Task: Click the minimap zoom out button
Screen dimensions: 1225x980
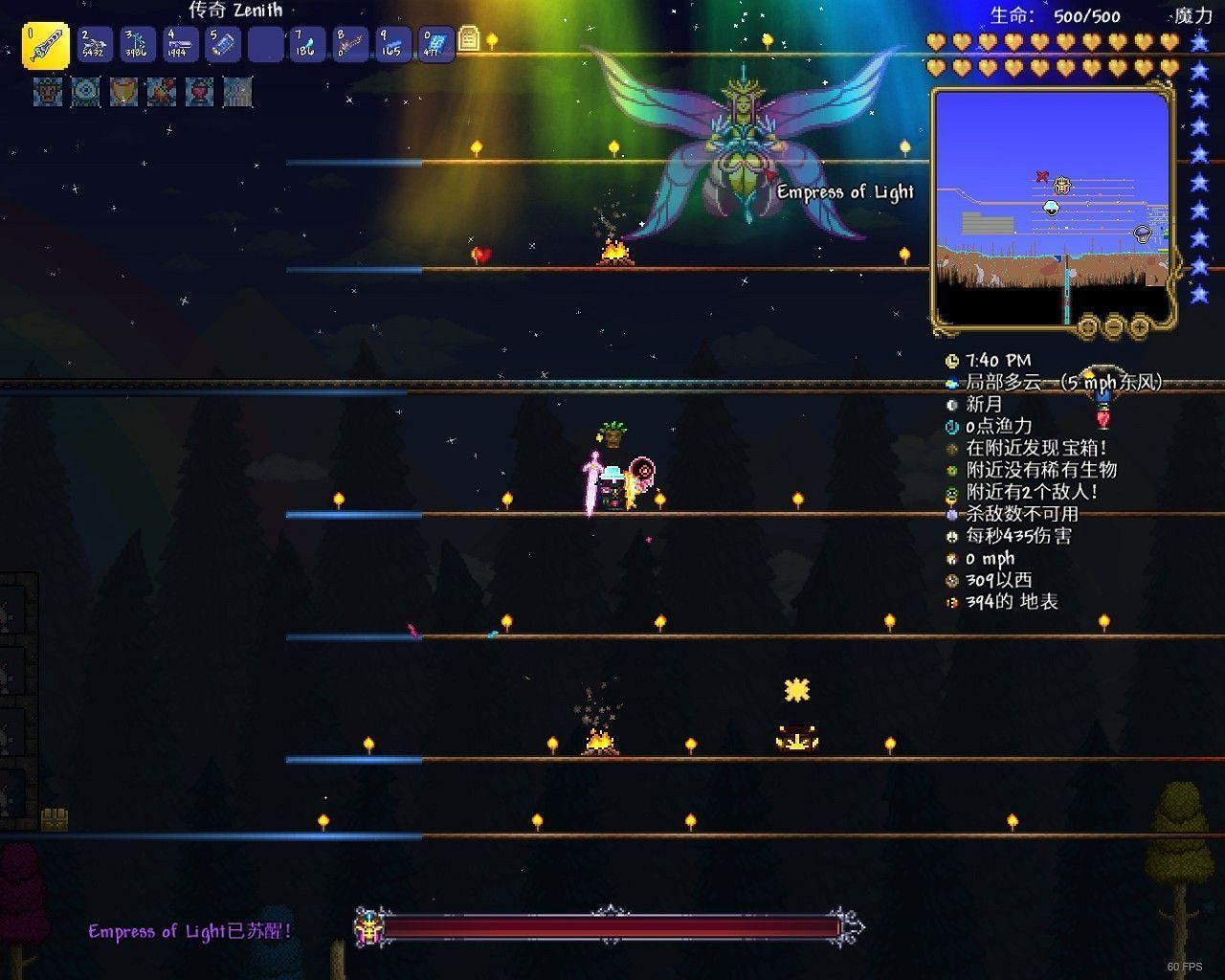Action: (1113, 325)
